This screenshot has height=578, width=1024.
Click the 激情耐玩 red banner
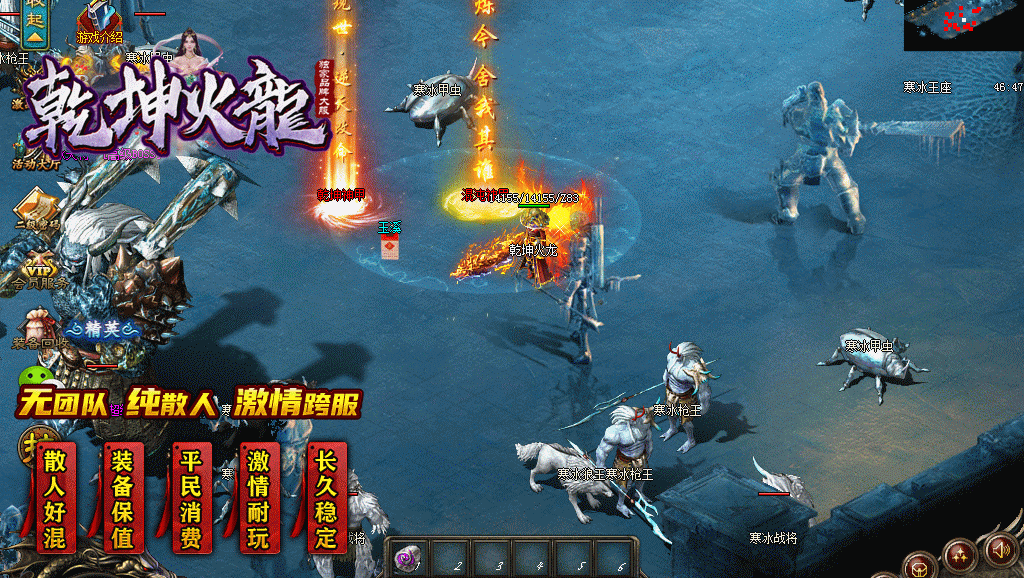tap(259, 499)
